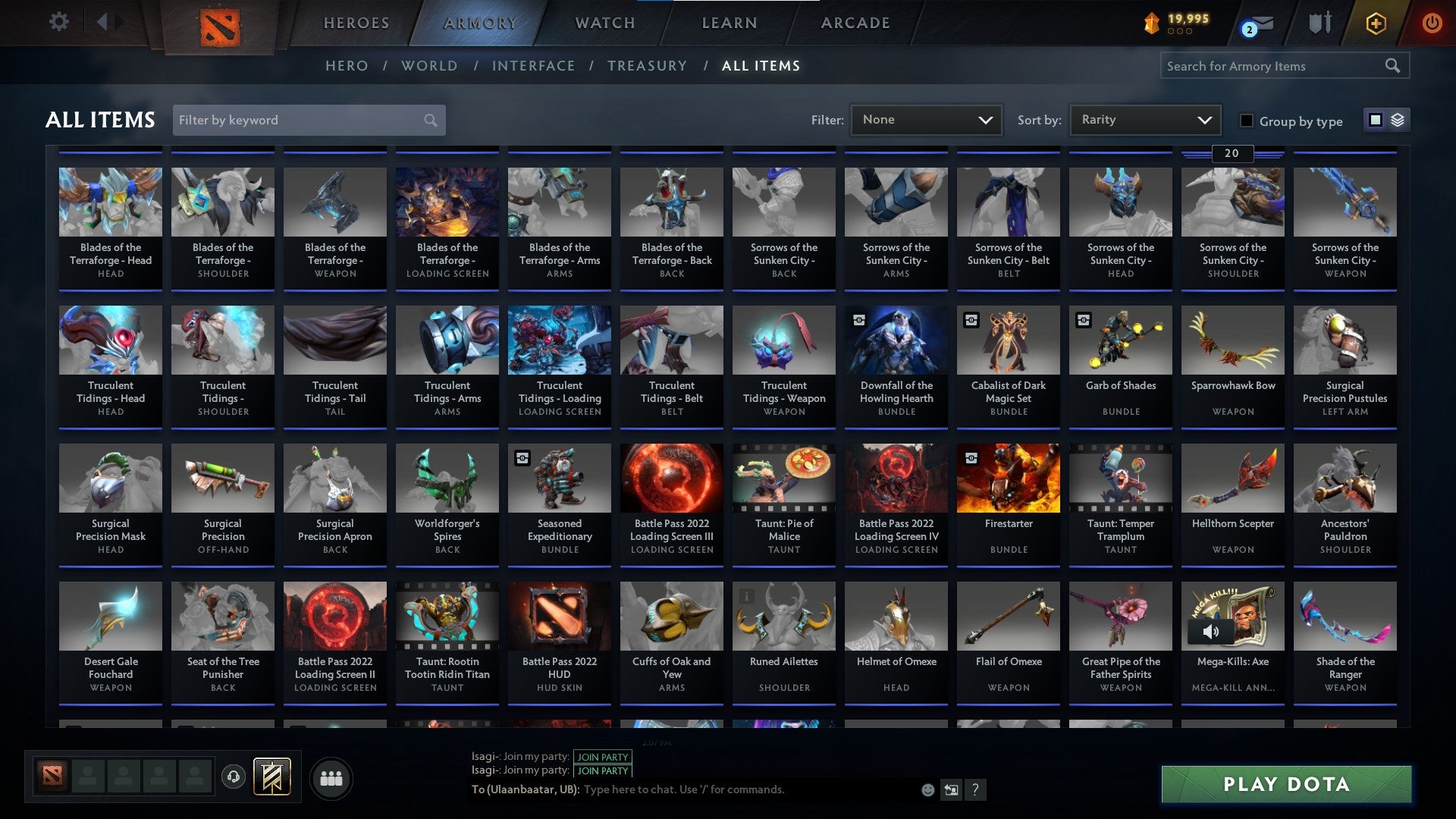This screenshot has height=819, width=1456.
Task: Click the power button icon
Action: [1433, 23]
